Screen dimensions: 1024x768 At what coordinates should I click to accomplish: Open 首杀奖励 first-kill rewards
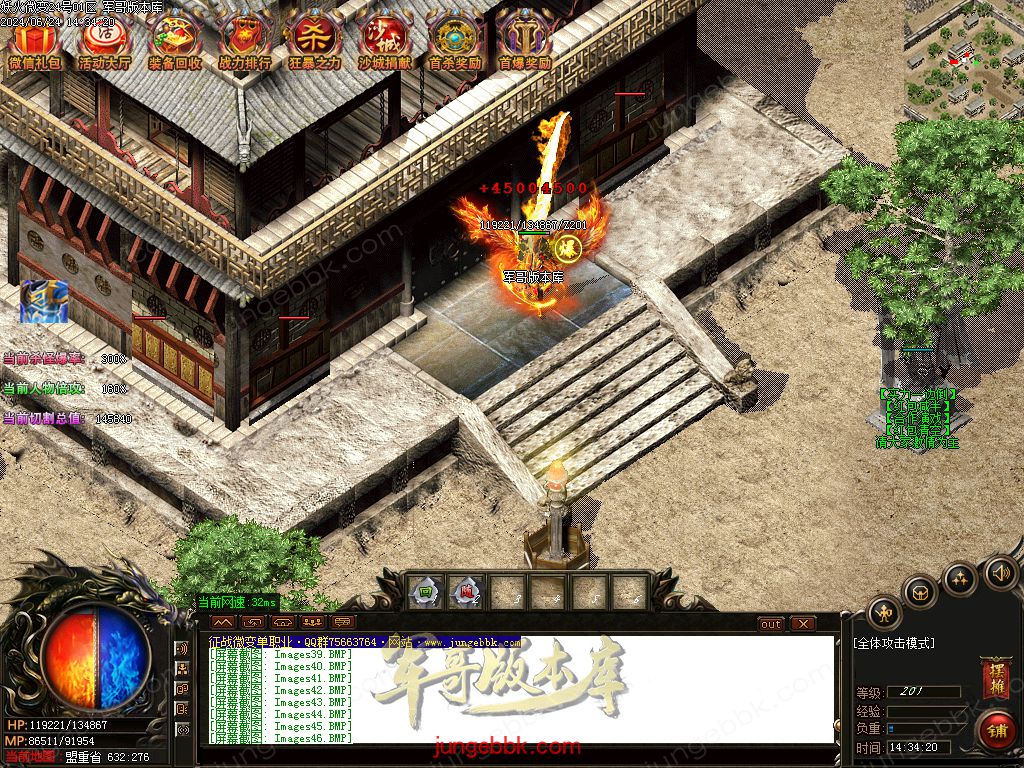(454, 42)
